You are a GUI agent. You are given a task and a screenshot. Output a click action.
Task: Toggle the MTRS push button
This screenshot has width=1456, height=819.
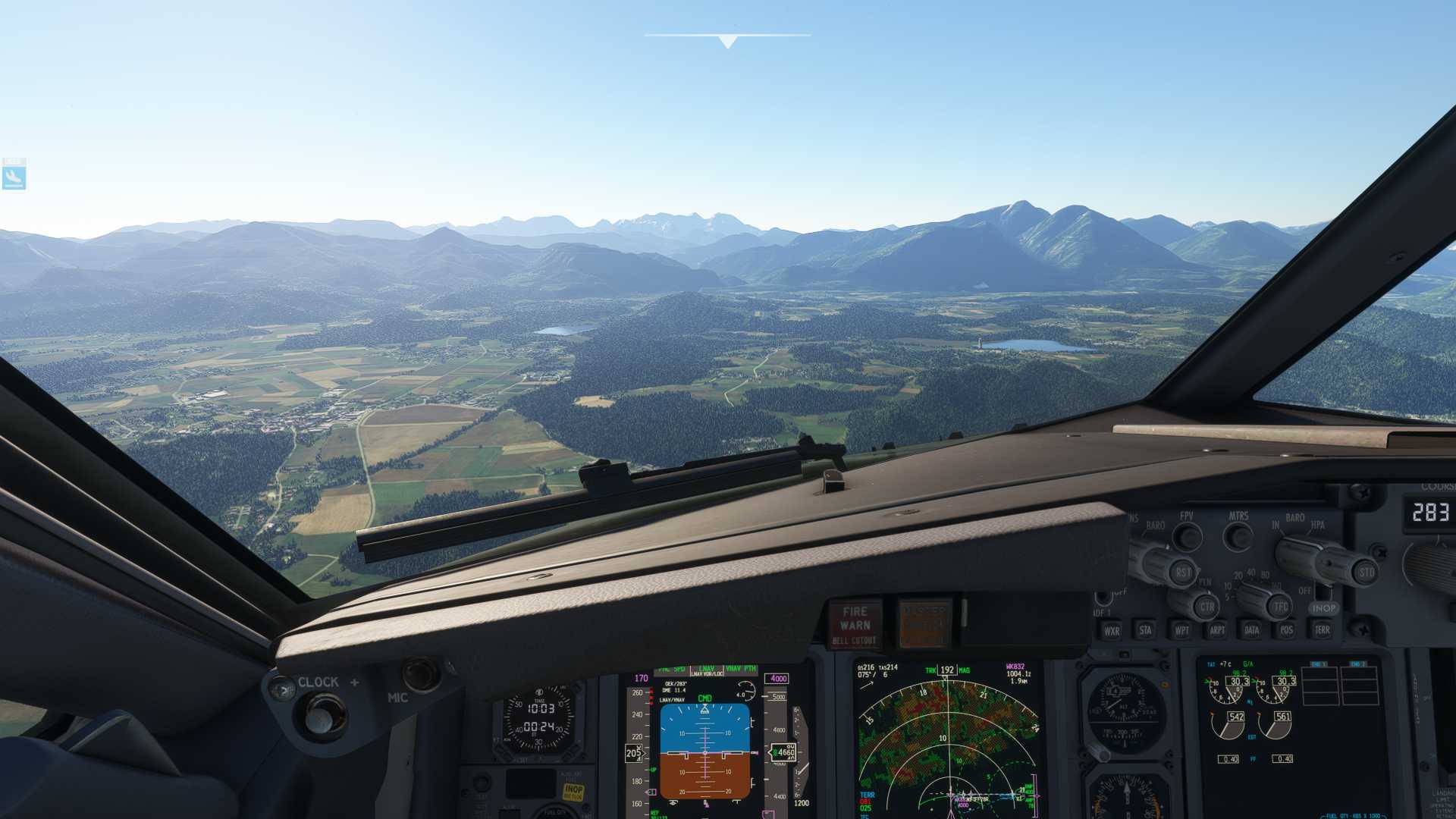point(1238,537)
